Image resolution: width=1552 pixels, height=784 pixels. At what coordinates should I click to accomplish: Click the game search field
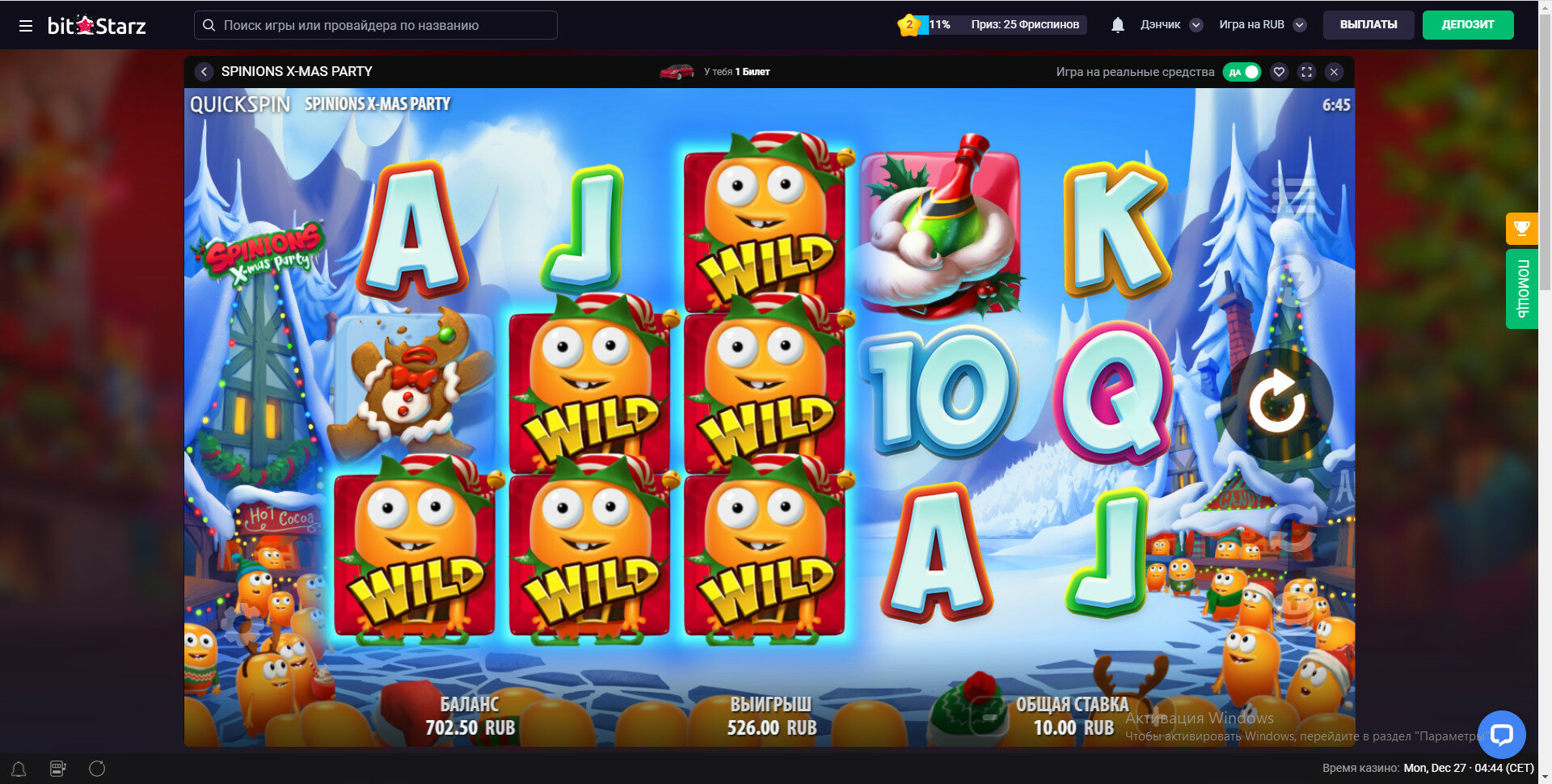(376, 25)
